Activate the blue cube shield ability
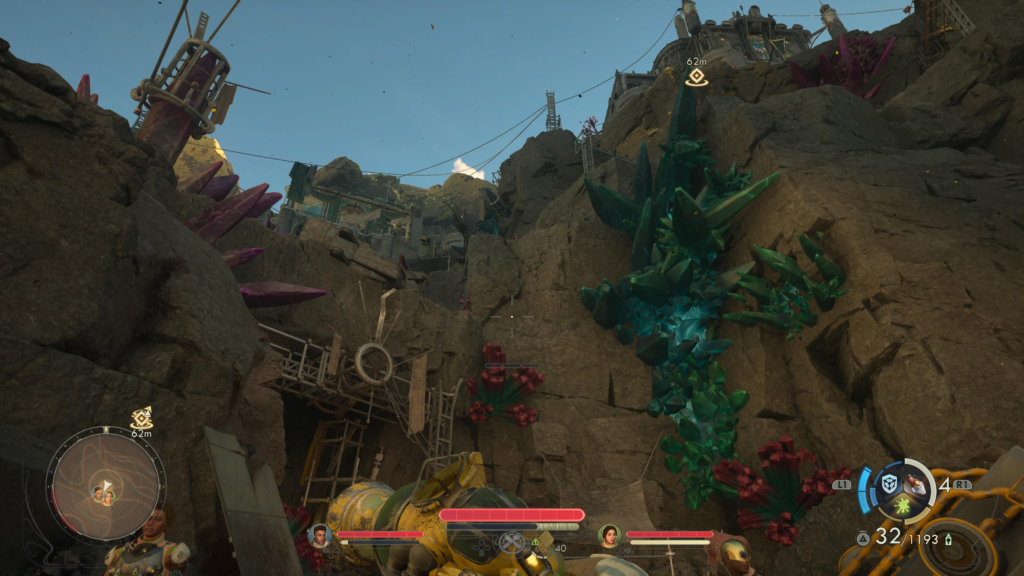Viewport: 1024px width, 576px height. click(x=889, y=484)
